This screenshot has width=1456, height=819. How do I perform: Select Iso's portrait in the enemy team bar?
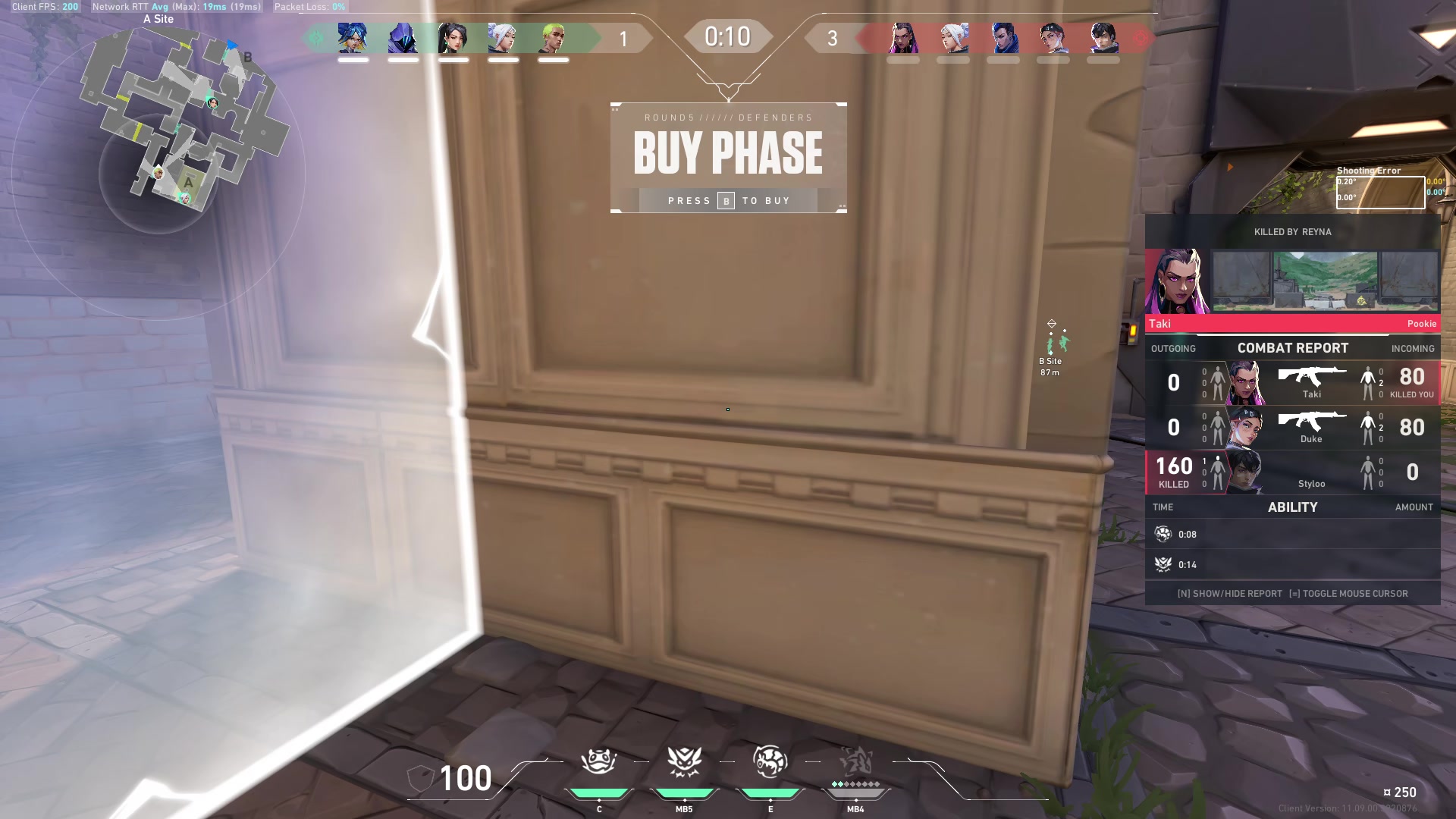tap(1103, 38)
